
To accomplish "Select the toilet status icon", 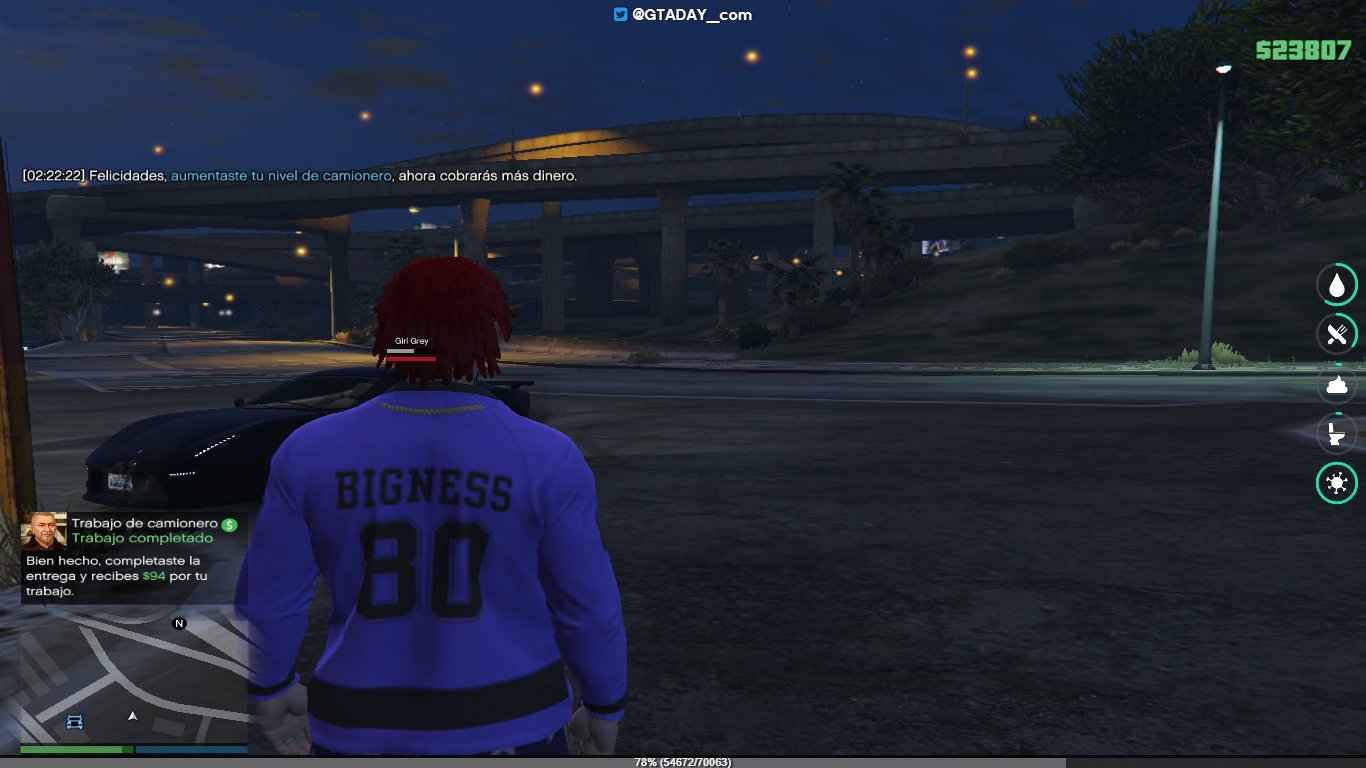I will click(x=1336, y=434).
